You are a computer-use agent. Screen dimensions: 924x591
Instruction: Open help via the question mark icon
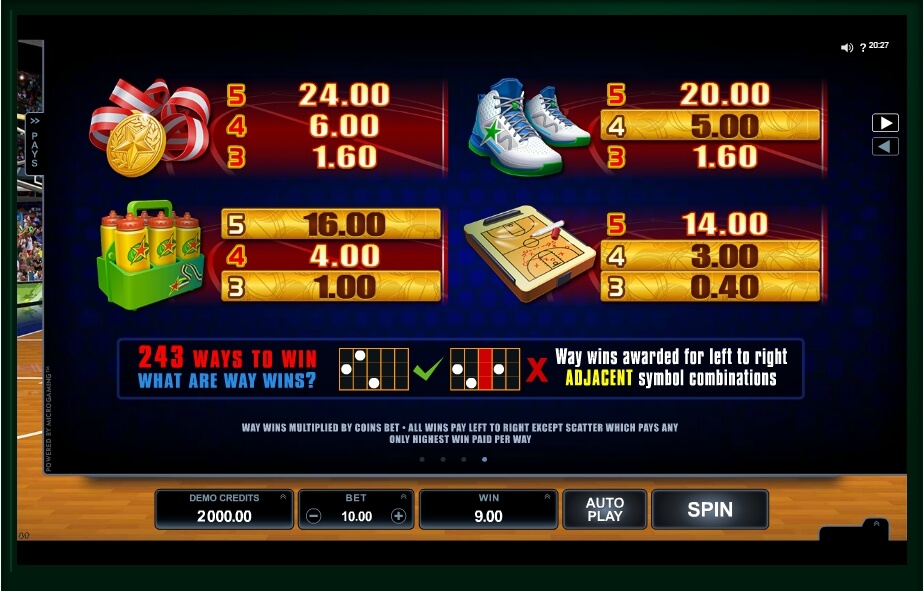click(x=863, y=48)
